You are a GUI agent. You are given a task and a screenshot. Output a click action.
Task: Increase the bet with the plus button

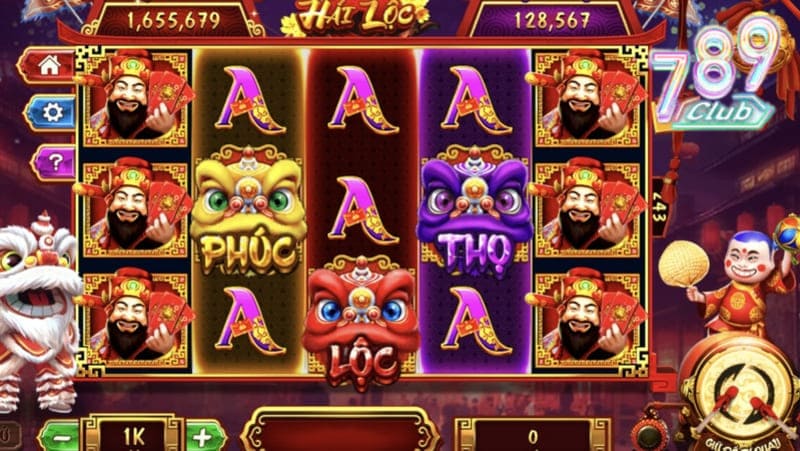pos(203,436)
